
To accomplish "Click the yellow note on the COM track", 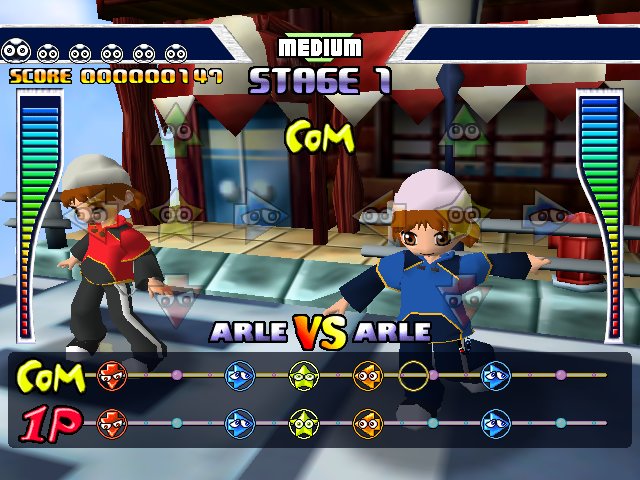I will [x=302, y=376].
